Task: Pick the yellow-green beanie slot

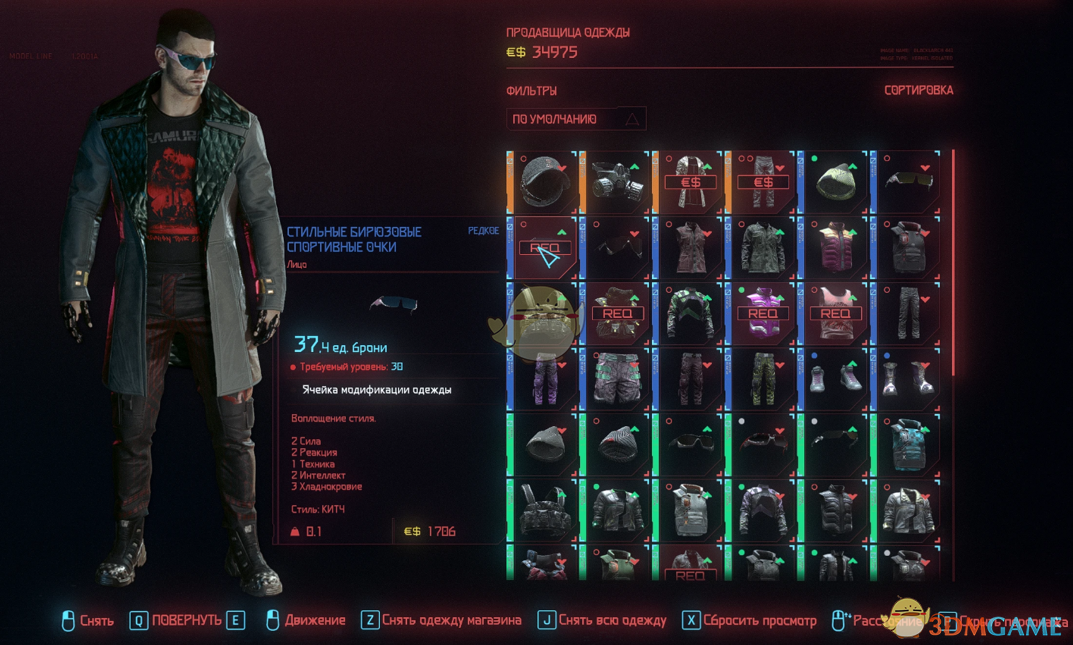Action: (x=835, y=181)
